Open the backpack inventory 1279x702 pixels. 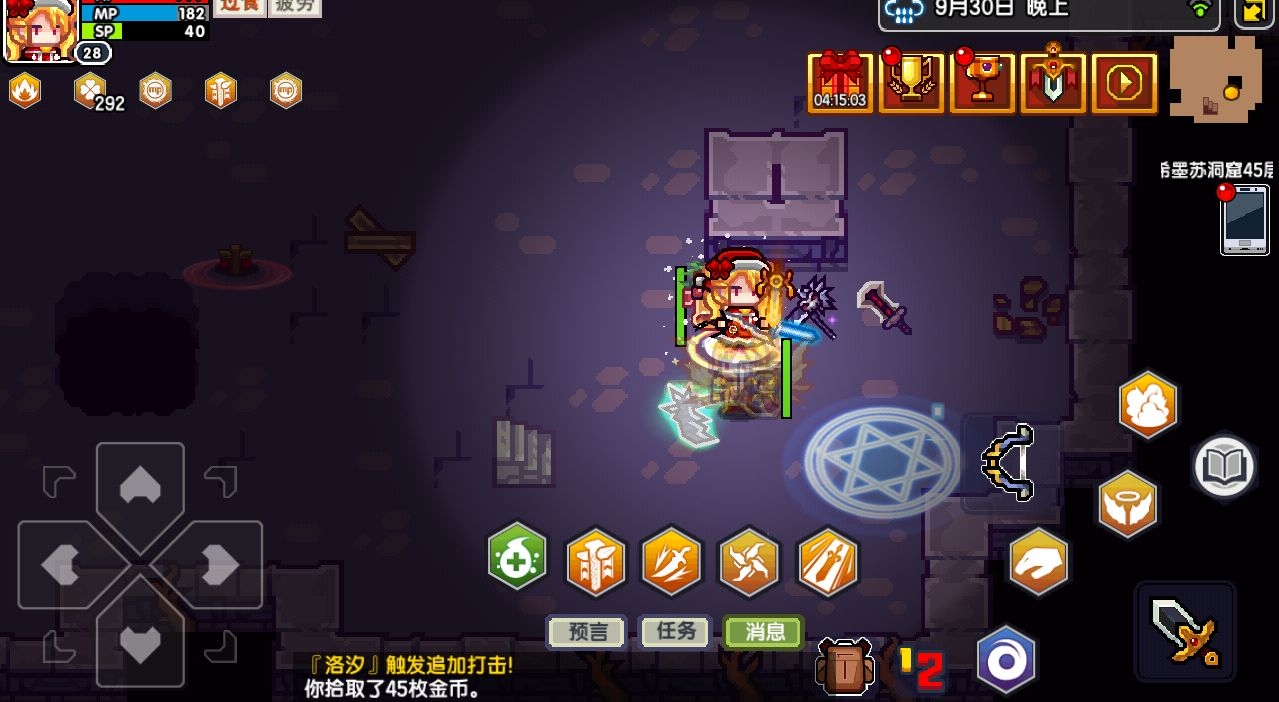coord(844,665)
